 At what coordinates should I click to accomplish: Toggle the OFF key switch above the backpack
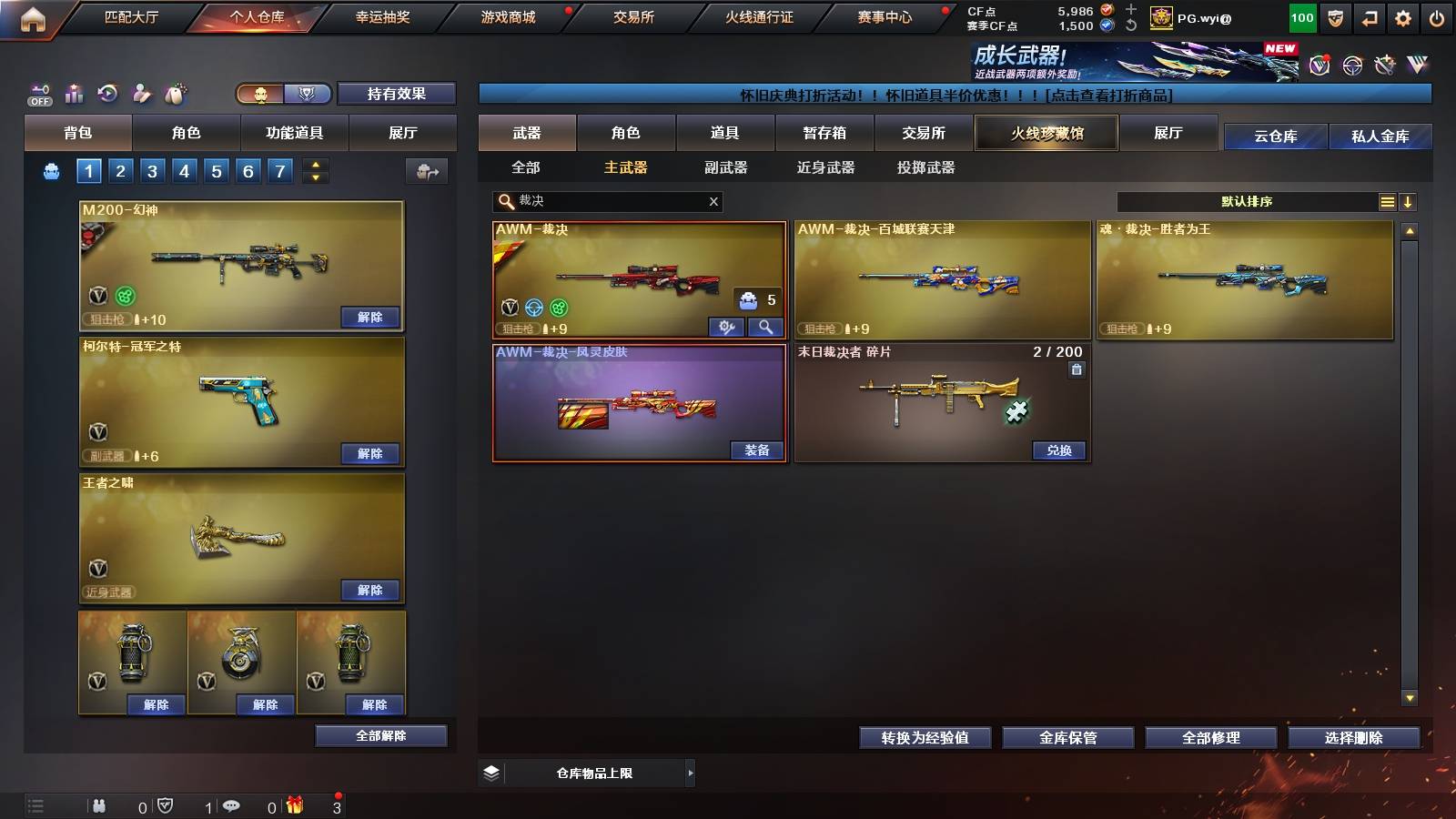pyautogui.click(x=38, y=94)
